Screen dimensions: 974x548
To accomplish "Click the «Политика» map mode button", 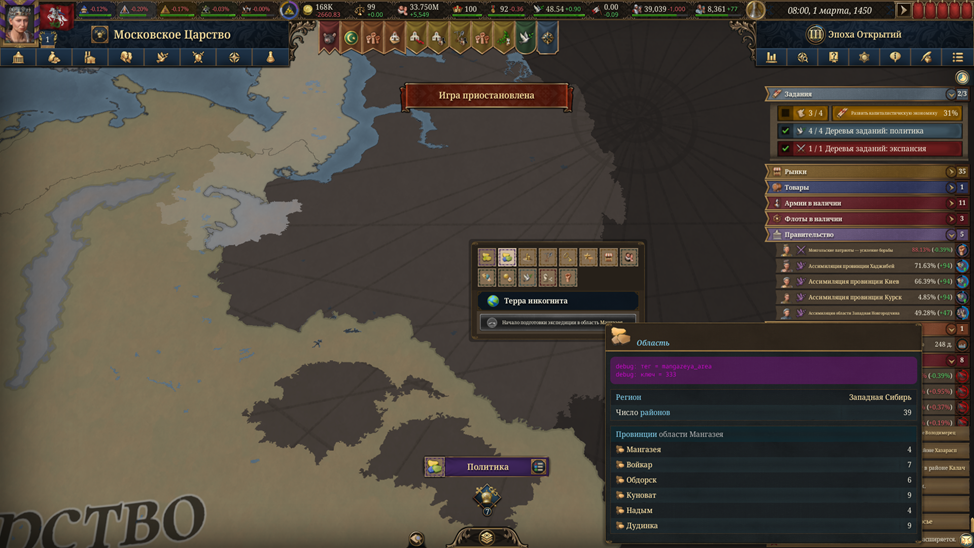I will pos(487,467).
